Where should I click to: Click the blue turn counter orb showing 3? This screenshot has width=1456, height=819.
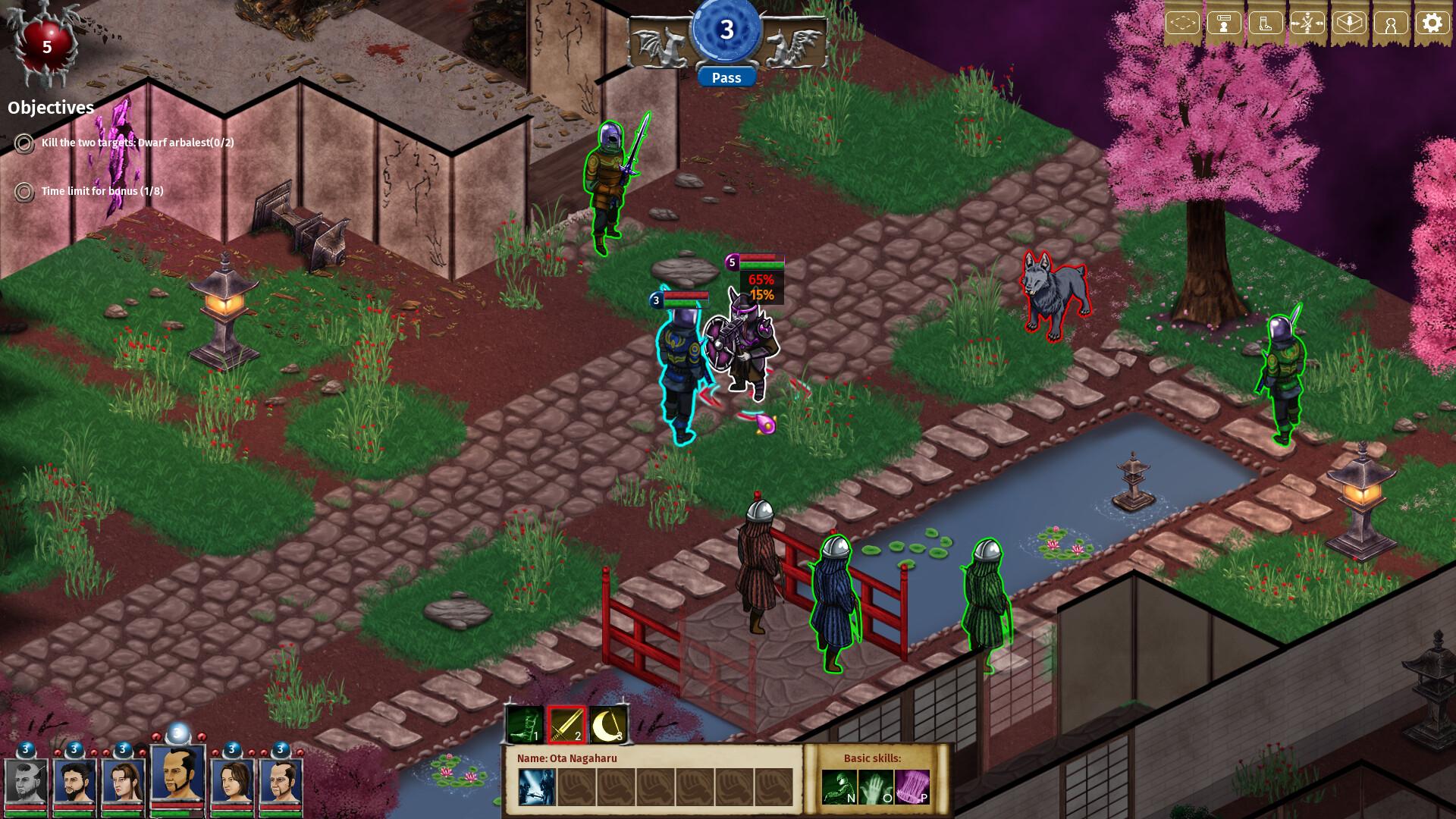click(728, 32)
